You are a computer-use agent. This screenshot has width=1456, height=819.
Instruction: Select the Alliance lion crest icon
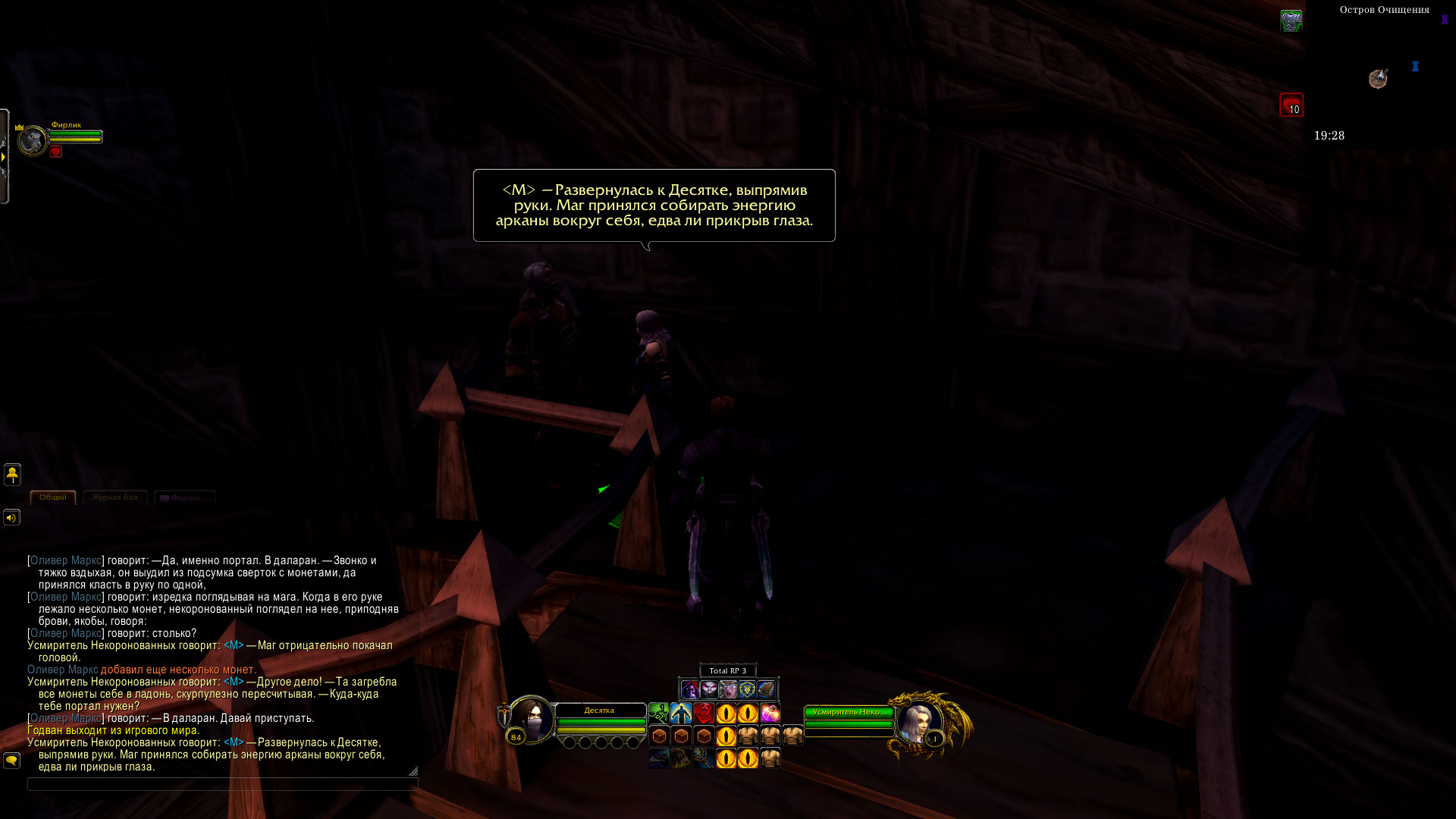(x=747, y=689)
